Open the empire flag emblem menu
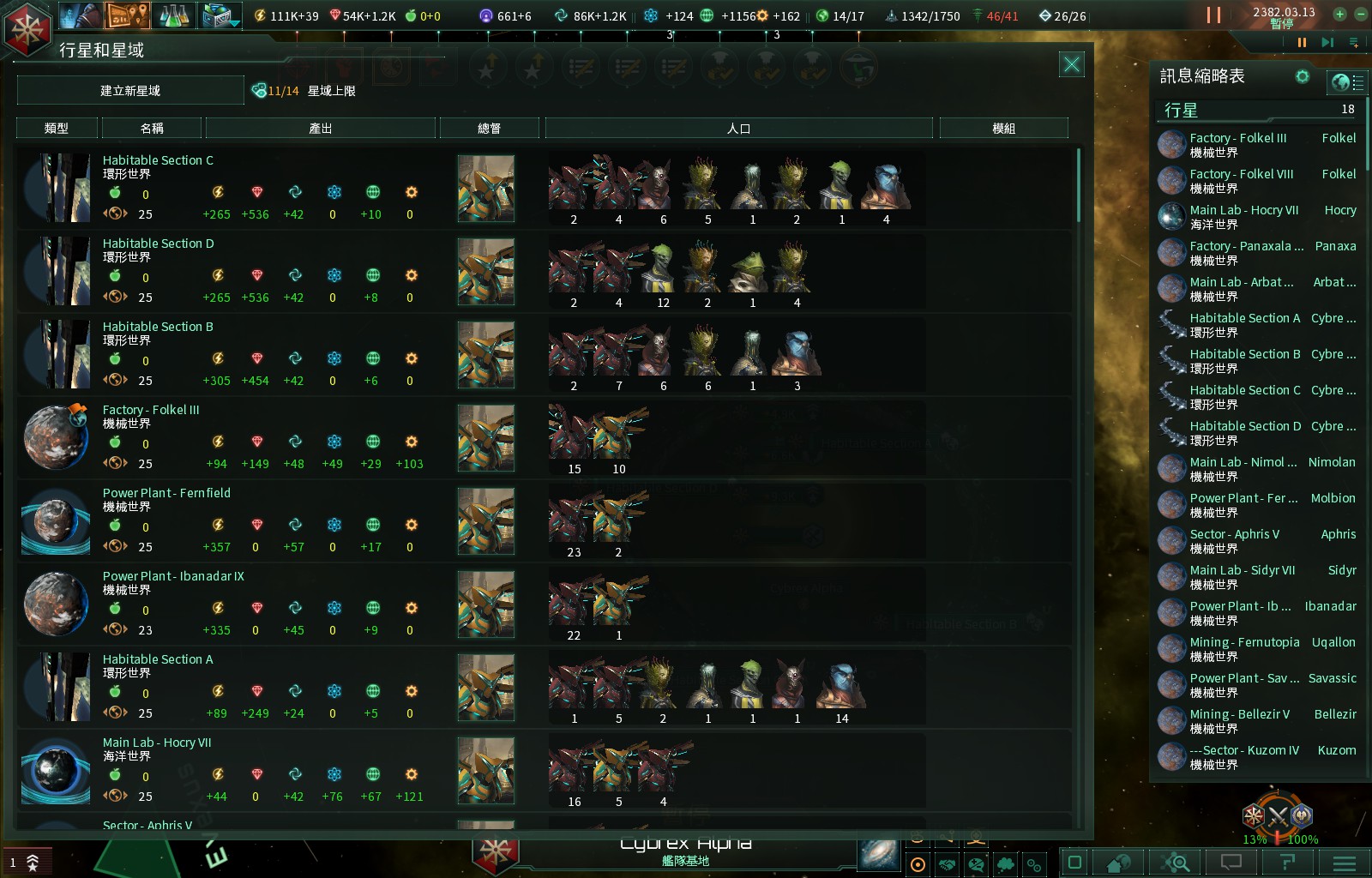 28,28
